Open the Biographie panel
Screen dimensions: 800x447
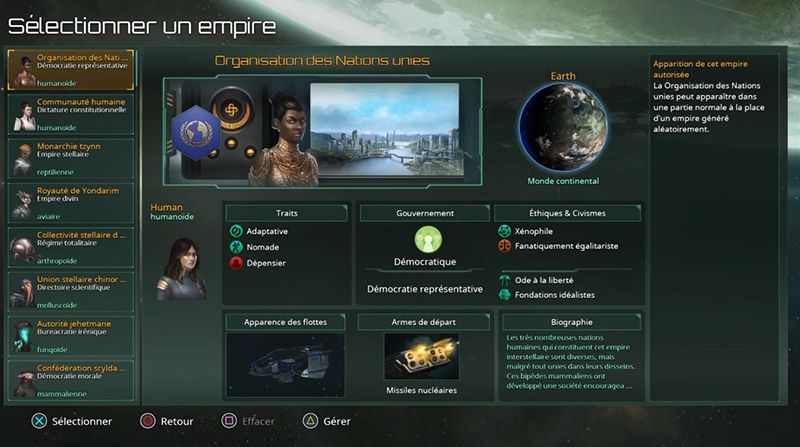click(571, 322)
